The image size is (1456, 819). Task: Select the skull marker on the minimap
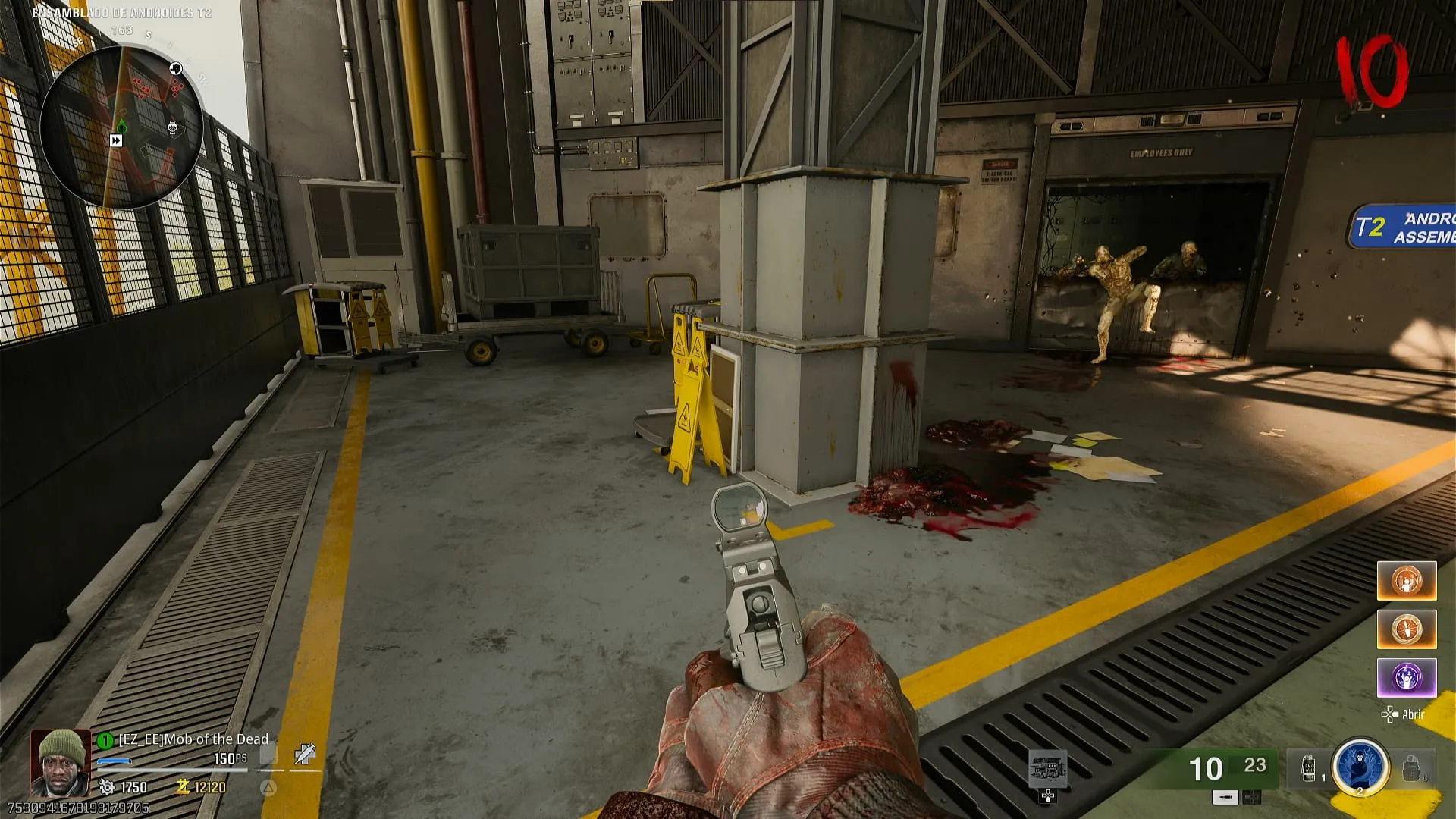[x=172, y=127]
